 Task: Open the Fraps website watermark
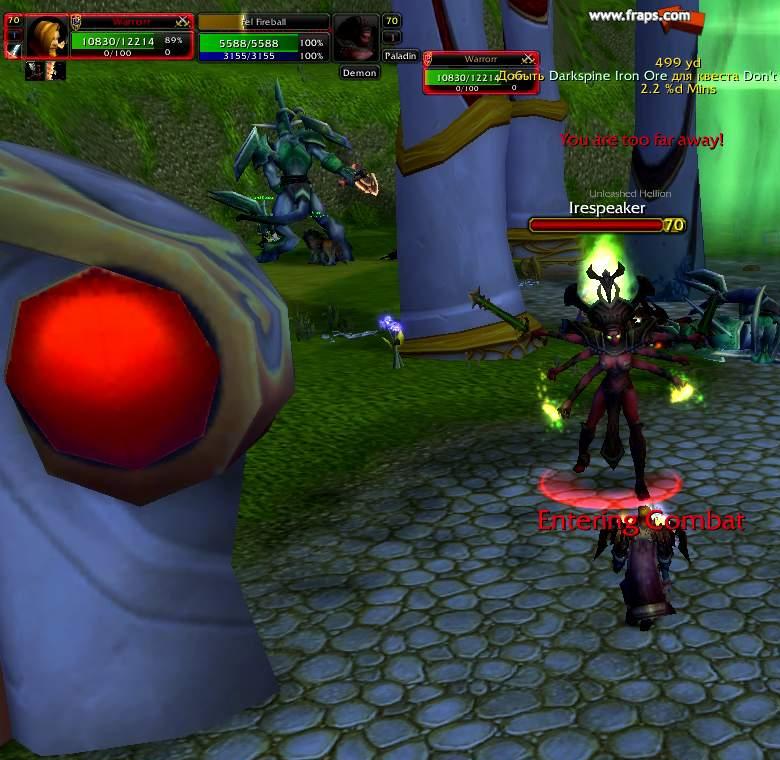(x=639, y=15)
